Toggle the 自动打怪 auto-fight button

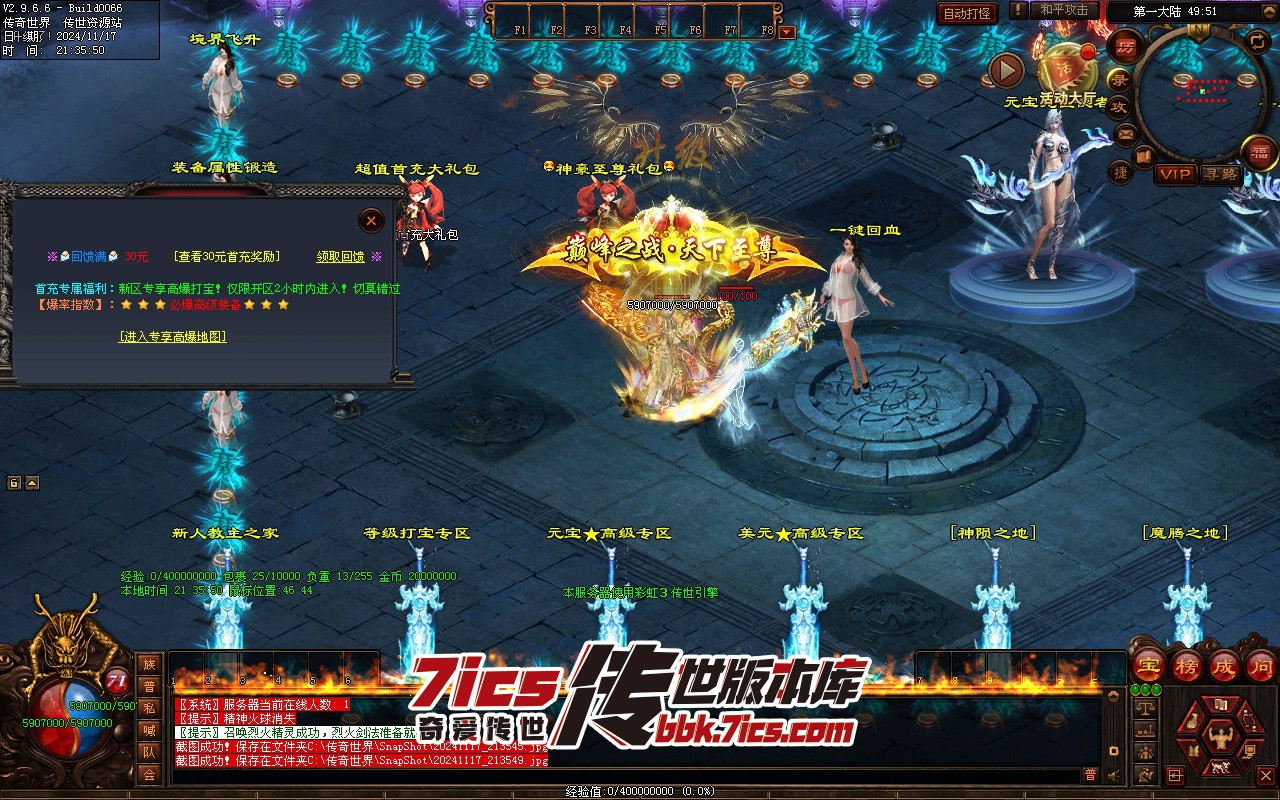point(967,13)
